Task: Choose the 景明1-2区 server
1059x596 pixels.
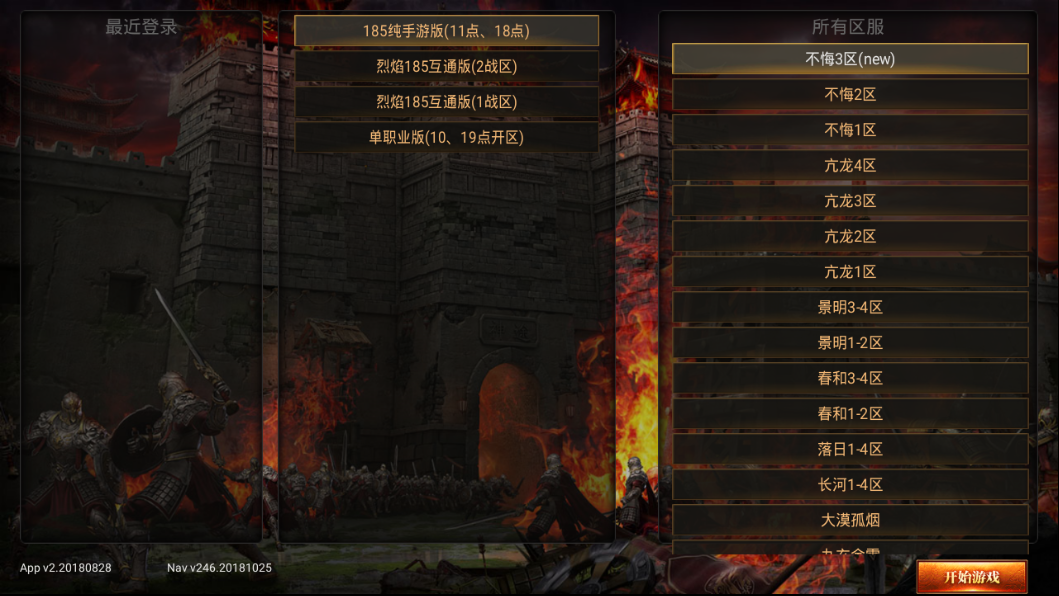Action: click(850, 343)
